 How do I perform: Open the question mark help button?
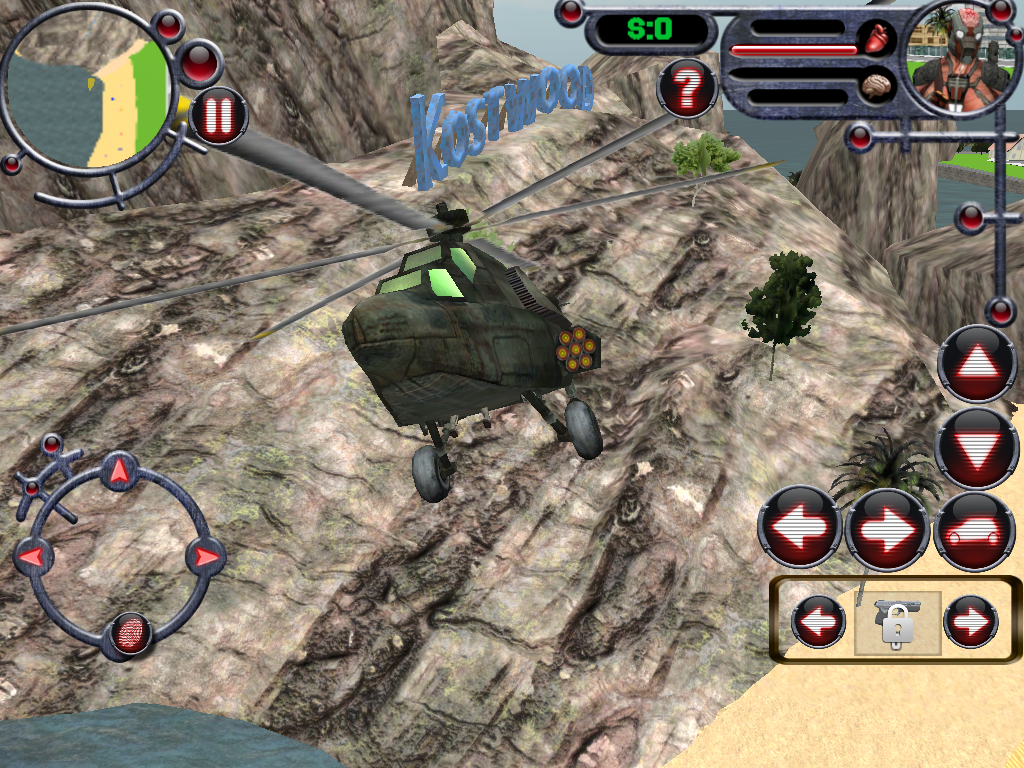(687, 90)
